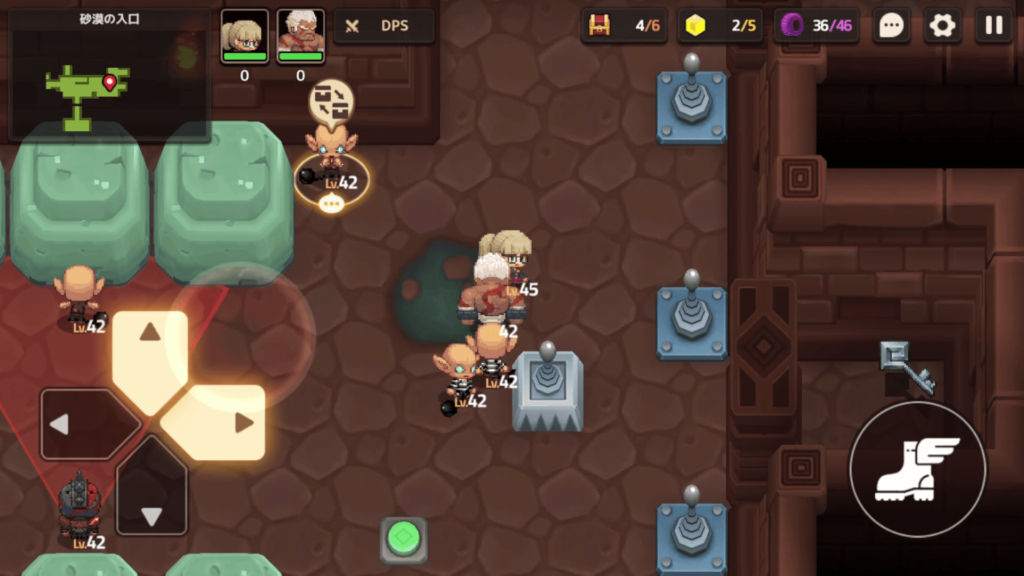This screenshot has height=576, width=1024.
Task: Select the white-haired hero portrait
Action: [300, 36]
